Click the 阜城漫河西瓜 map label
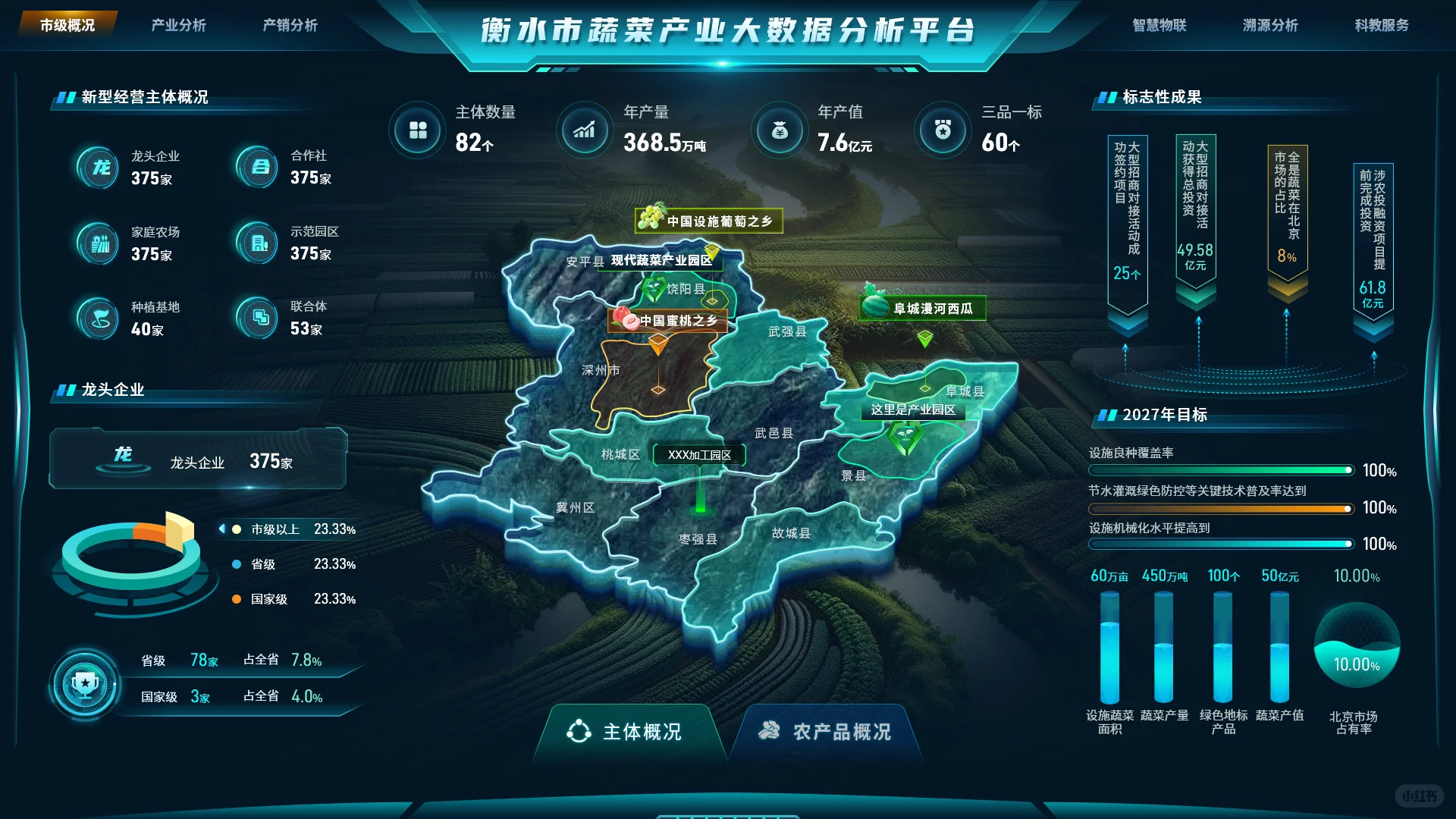The width and height of the screenshot is (1456, 819). click(x=922, y=308)
